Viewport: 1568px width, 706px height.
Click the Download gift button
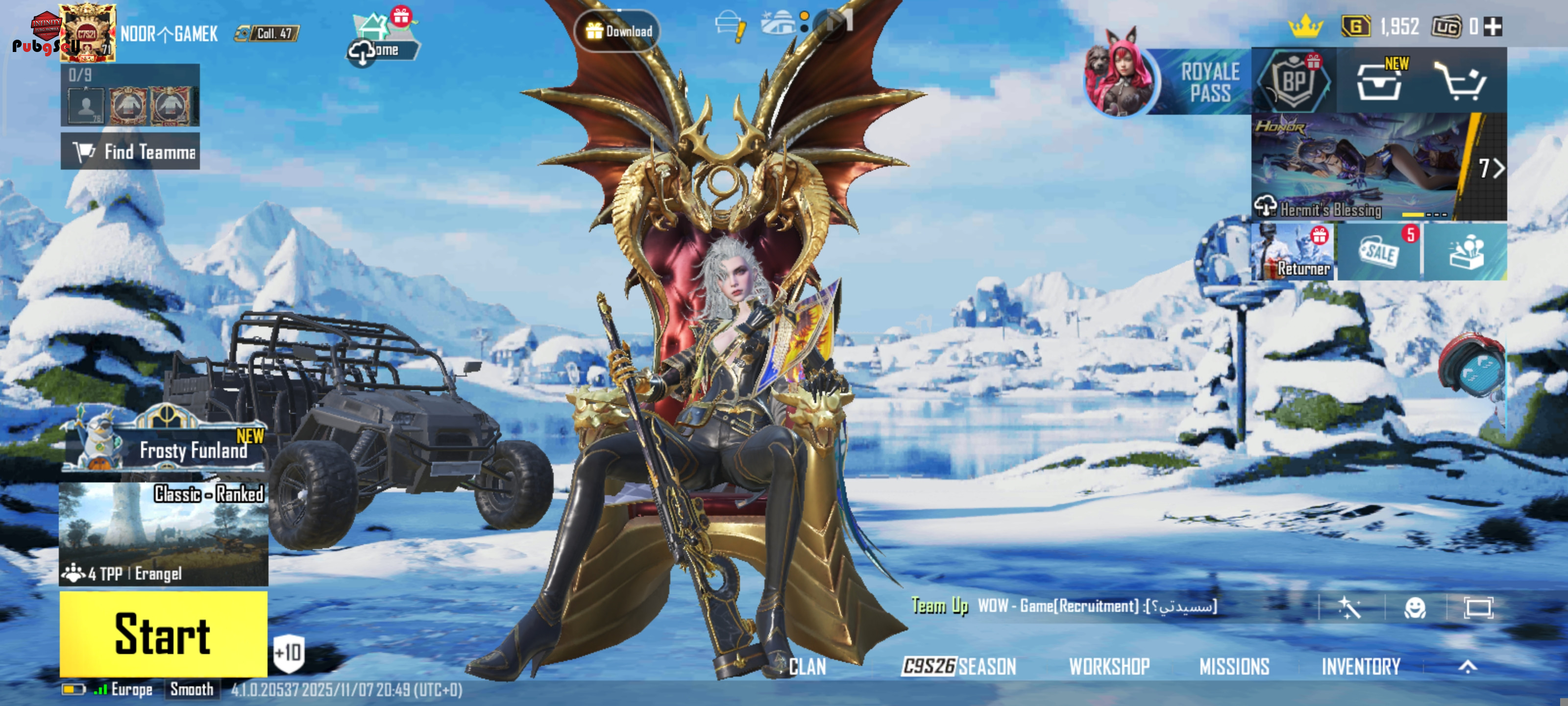tap(617, 31)
